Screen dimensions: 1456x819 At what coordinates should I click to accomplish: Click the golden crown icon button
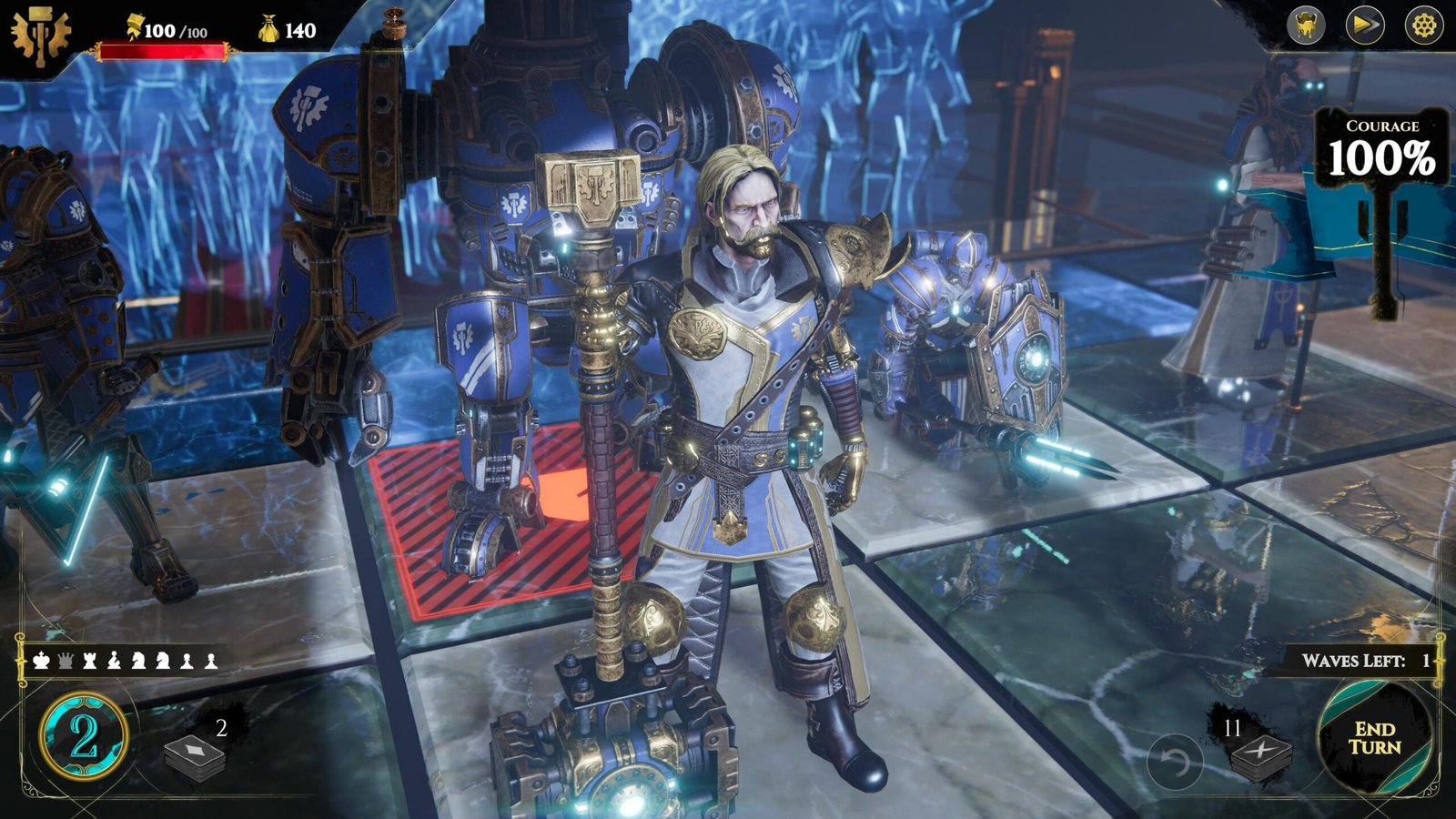(1306, 25)
